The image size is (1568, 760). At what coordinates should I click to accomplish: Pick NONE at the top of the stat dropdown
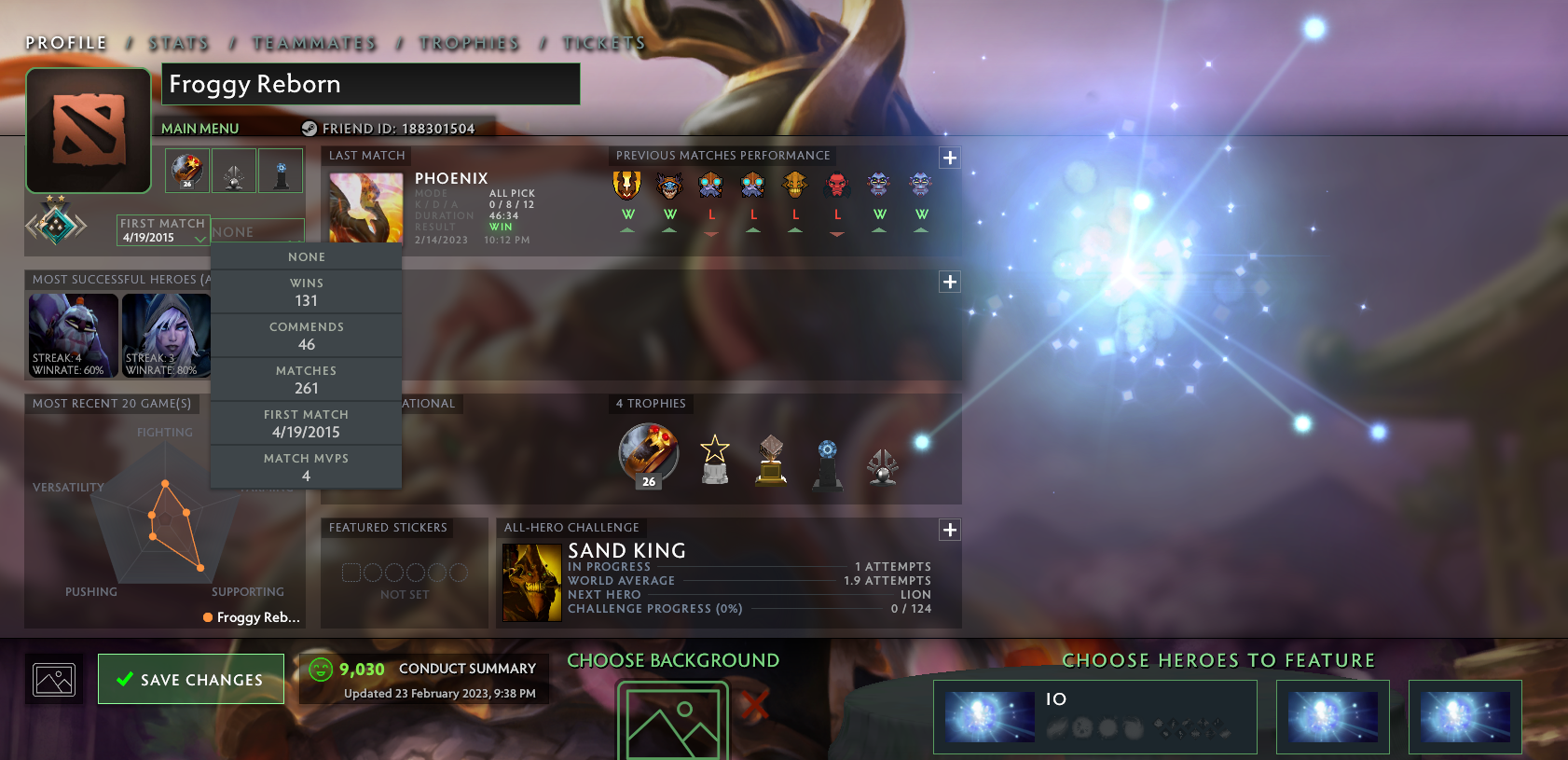point(306,256)
